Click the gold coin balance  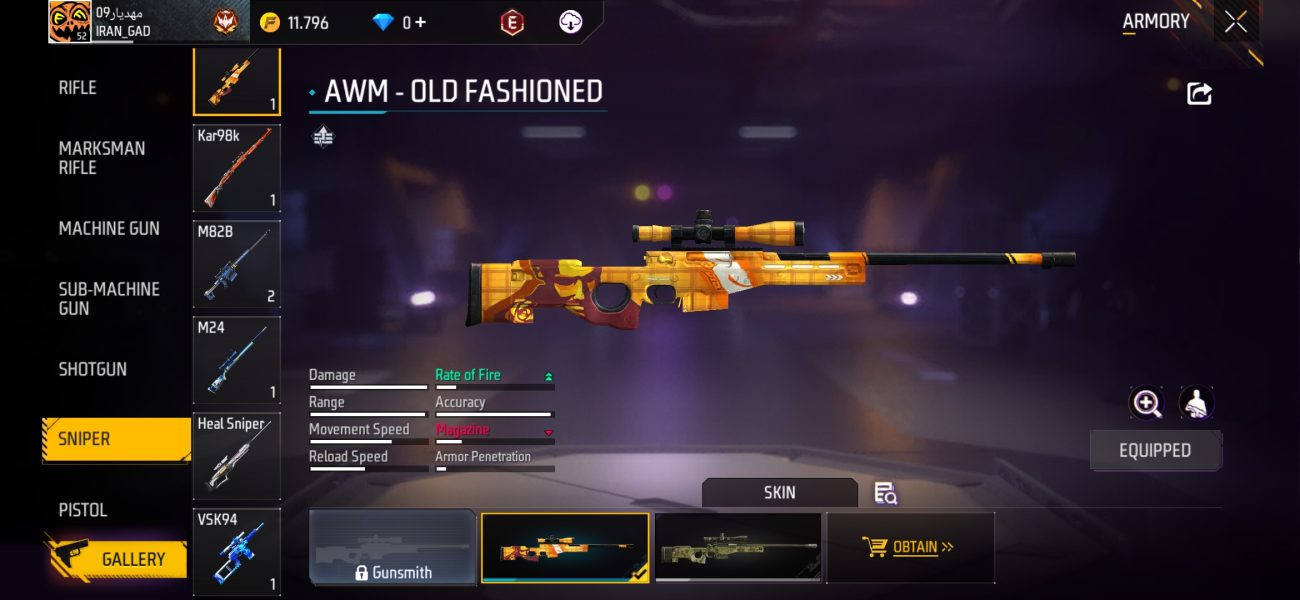[x=296, y=22]
